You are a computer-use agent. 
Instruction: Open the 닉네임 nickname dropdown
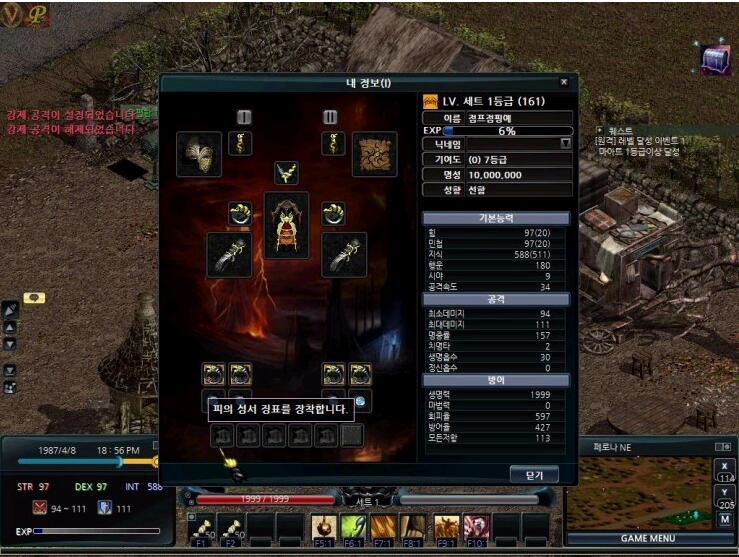[x=565, y=144]
